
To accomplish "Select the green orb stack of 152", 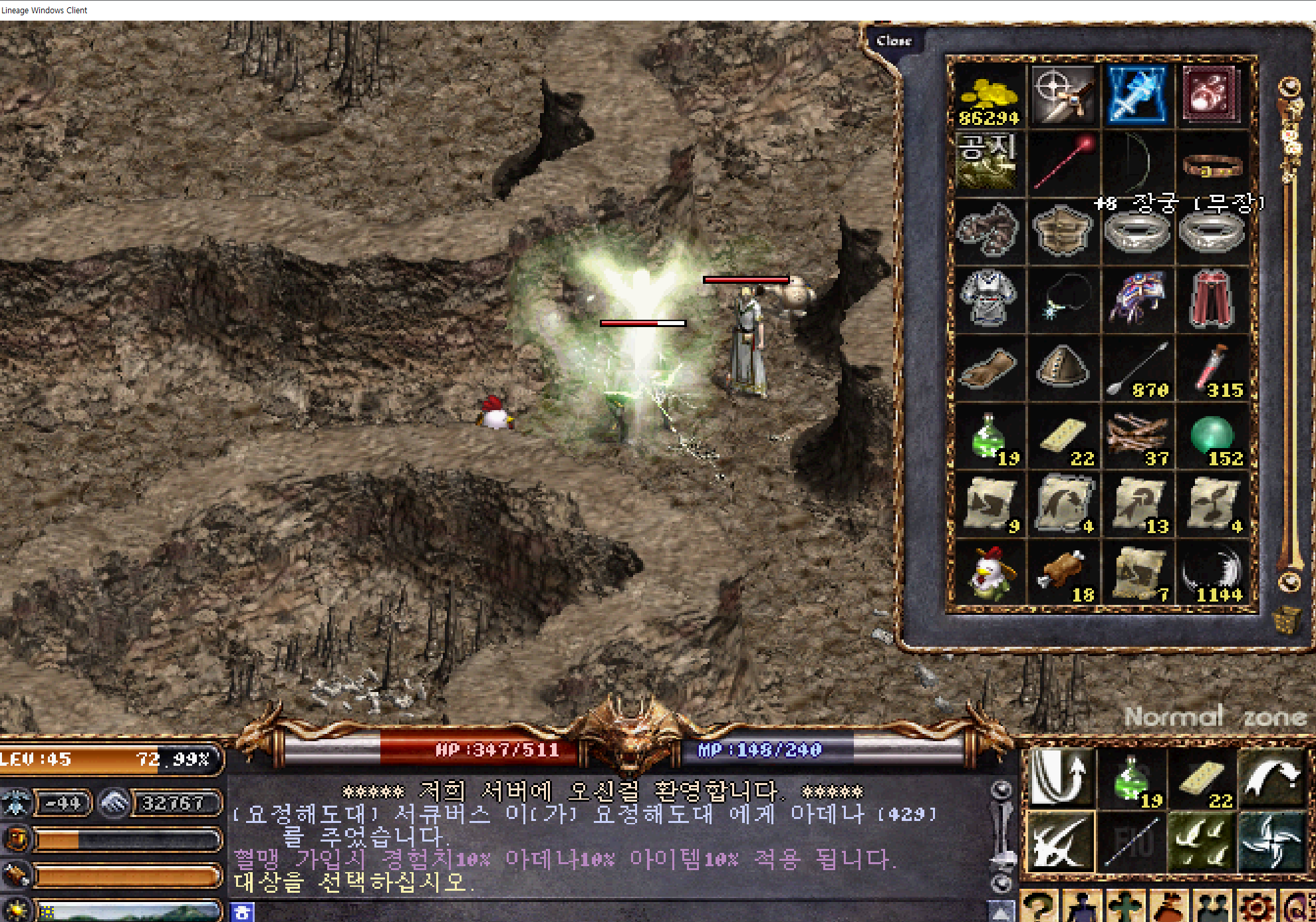I will point(1212,437).
